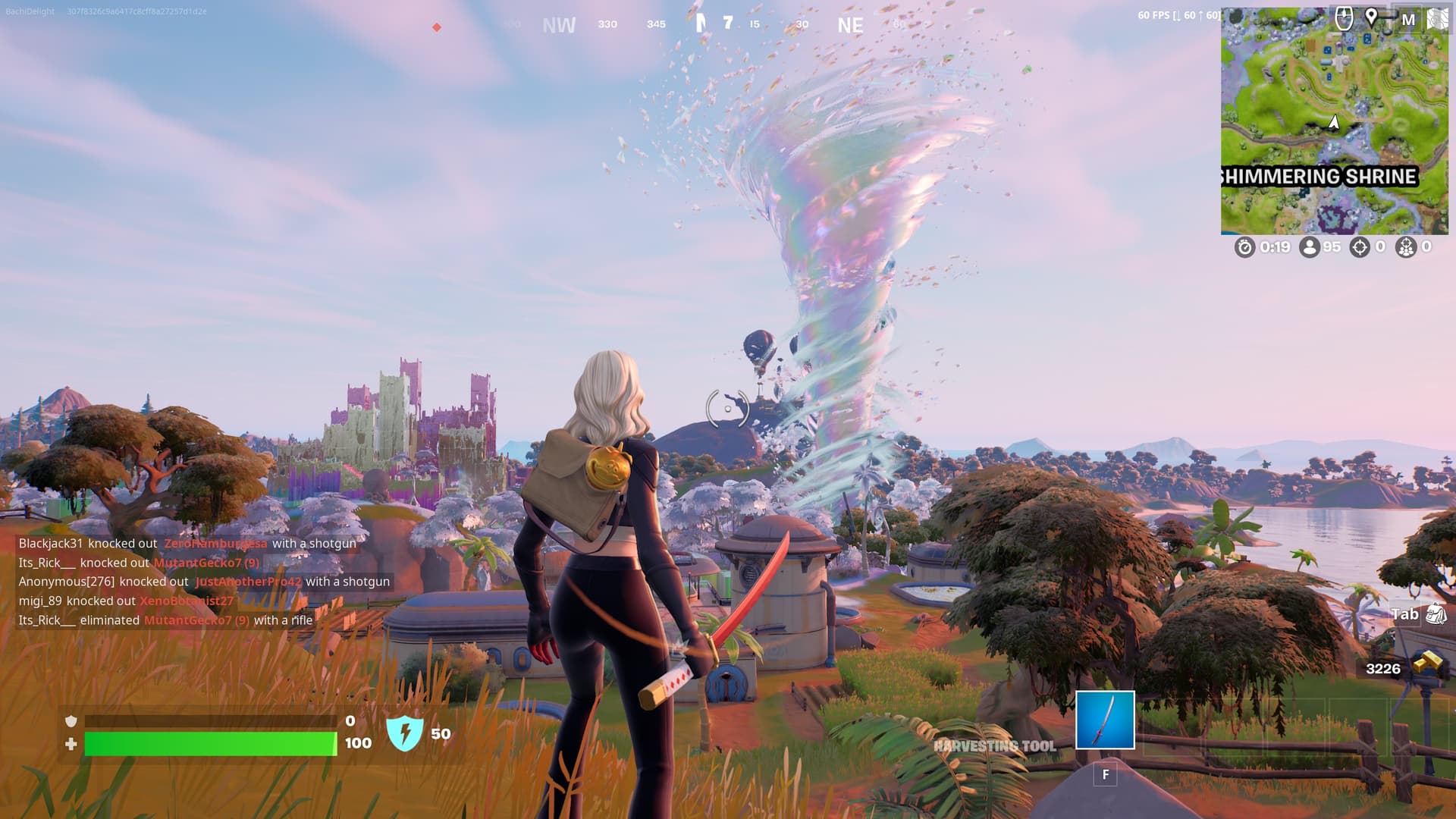
Task: Click the Shimmering Shrine minimap
Action: coord(1334,121)
